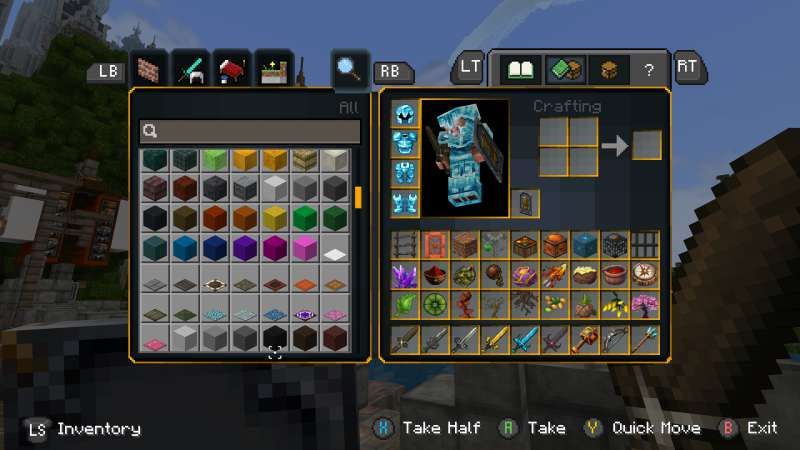Open the chest storage tab
This screenshot has width=800, height=450.
[x=607, y=69]
